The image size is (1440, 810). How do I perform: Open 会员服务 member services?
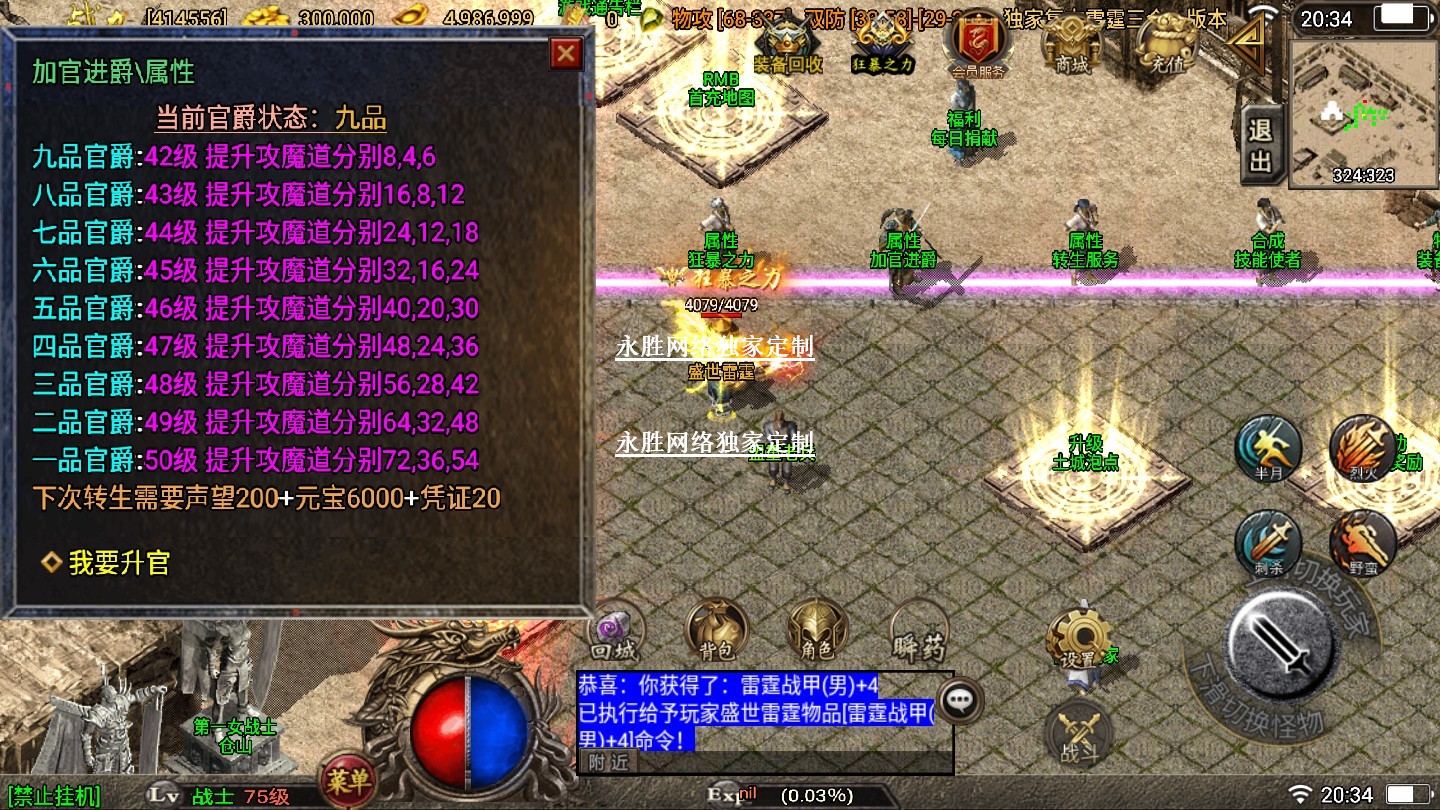tap(979, 47)
